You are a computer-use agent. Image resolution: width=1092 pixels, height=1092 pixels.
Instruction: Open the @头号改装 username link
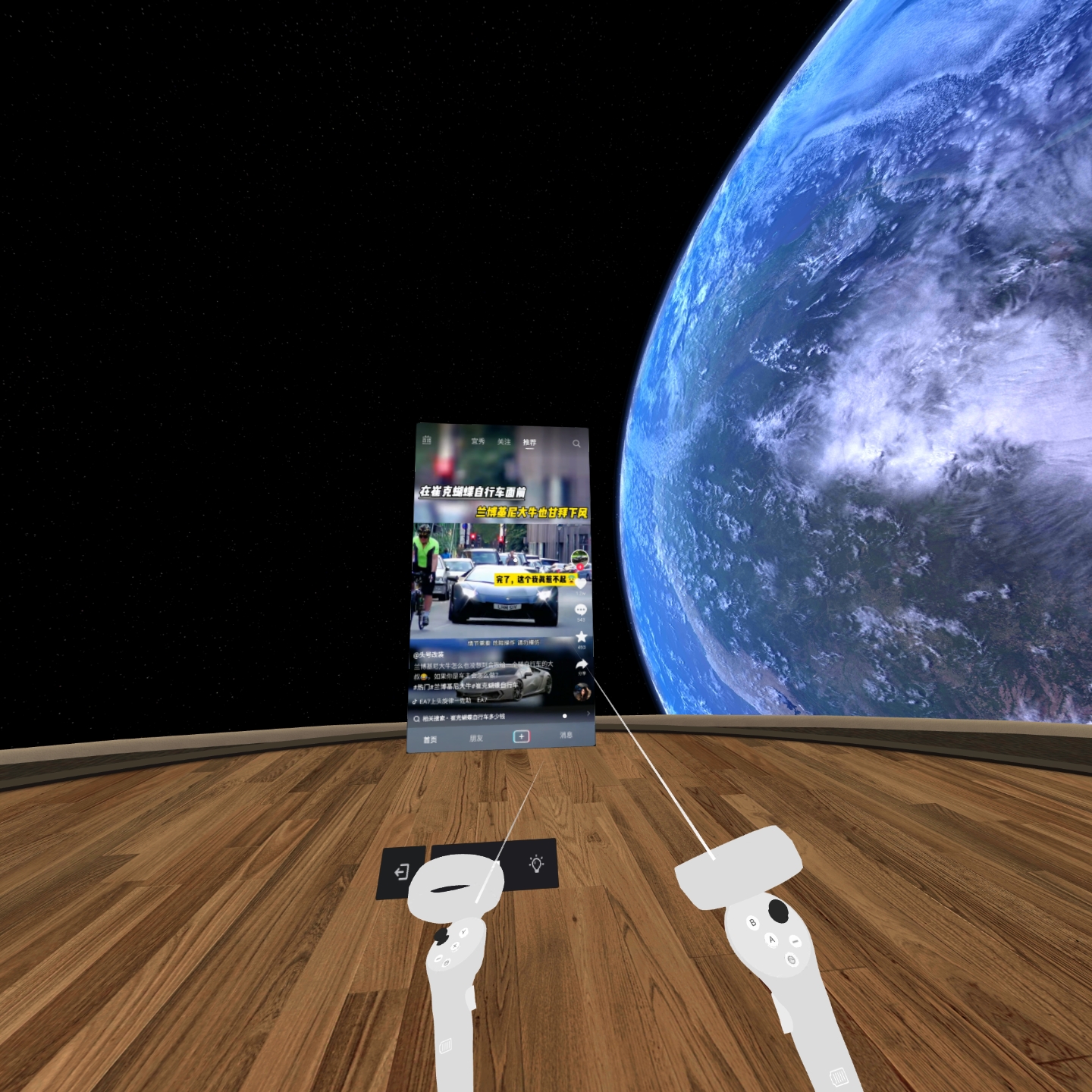429,654
